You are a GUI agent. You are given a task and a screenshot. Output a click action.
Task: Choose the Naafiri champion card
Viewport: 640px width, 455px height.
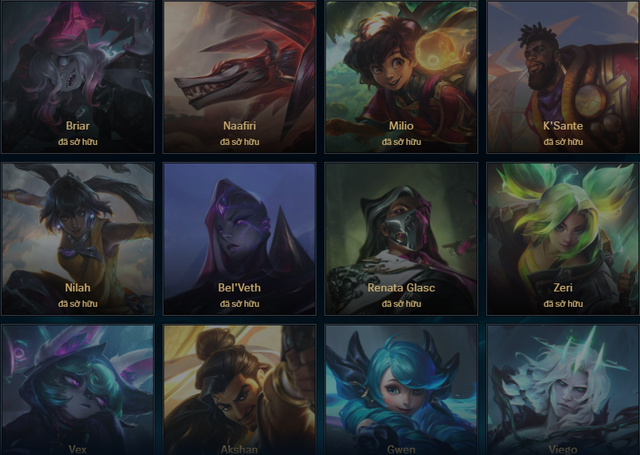click(x=239, y=76)
